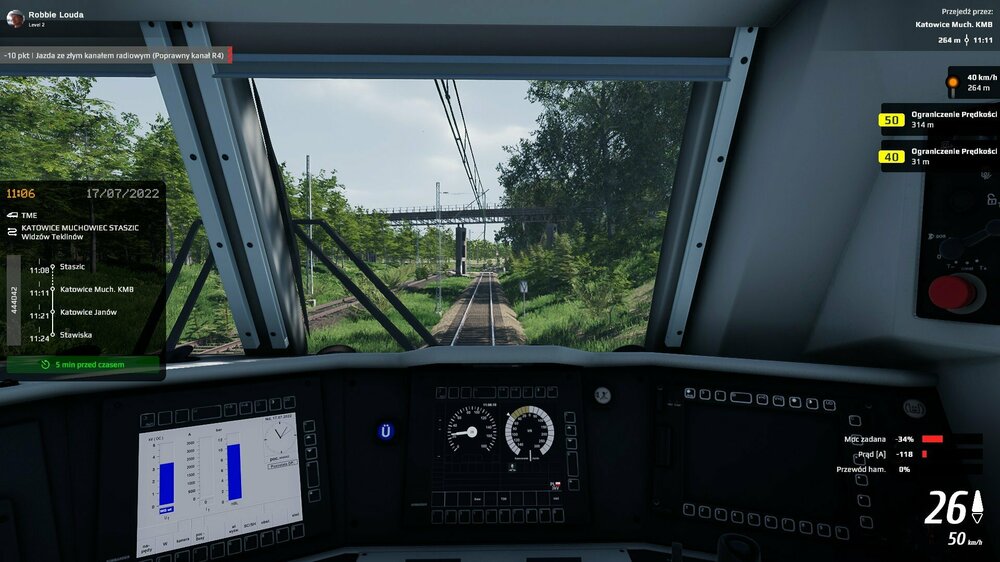Click Robbie Louda's player avatar
The image size is (1000, 562).
click(15, 18)
